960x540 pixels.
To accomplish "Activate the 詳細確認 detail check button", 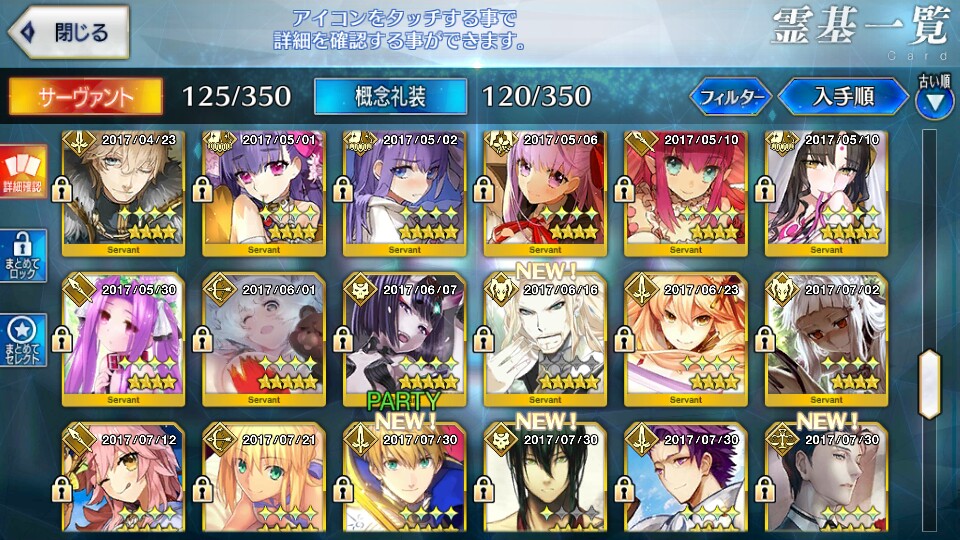I will pos(22,171).
